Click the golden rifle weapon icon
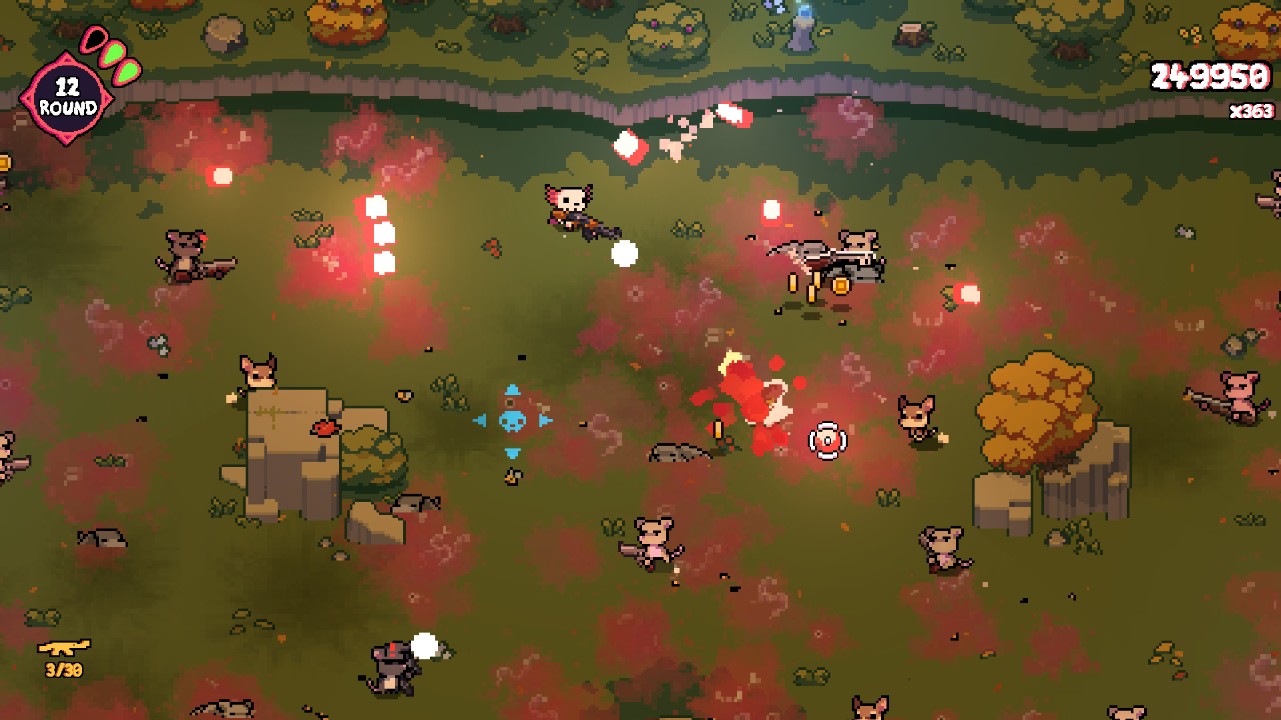This screenshot has width=1281, height=720. [64, 647]
